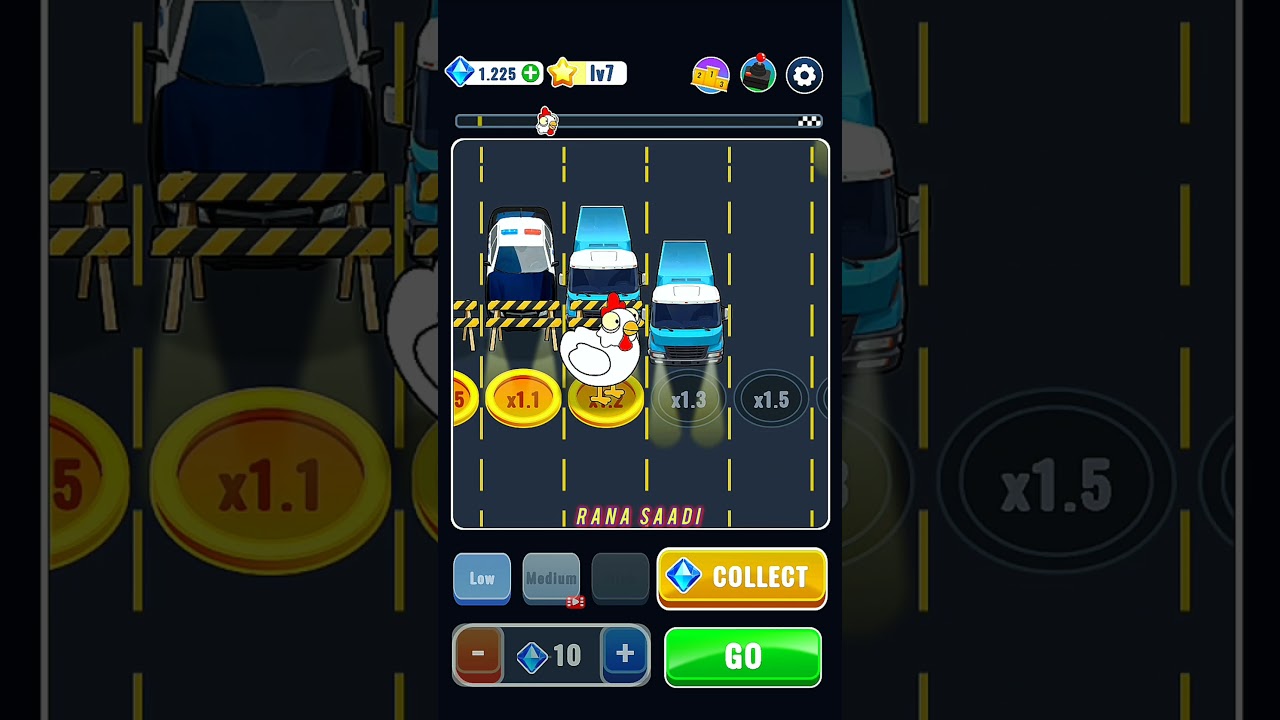Choose the Medium difficulty option
This screenshot has height=720, width=1280.
tap(551, 578)
